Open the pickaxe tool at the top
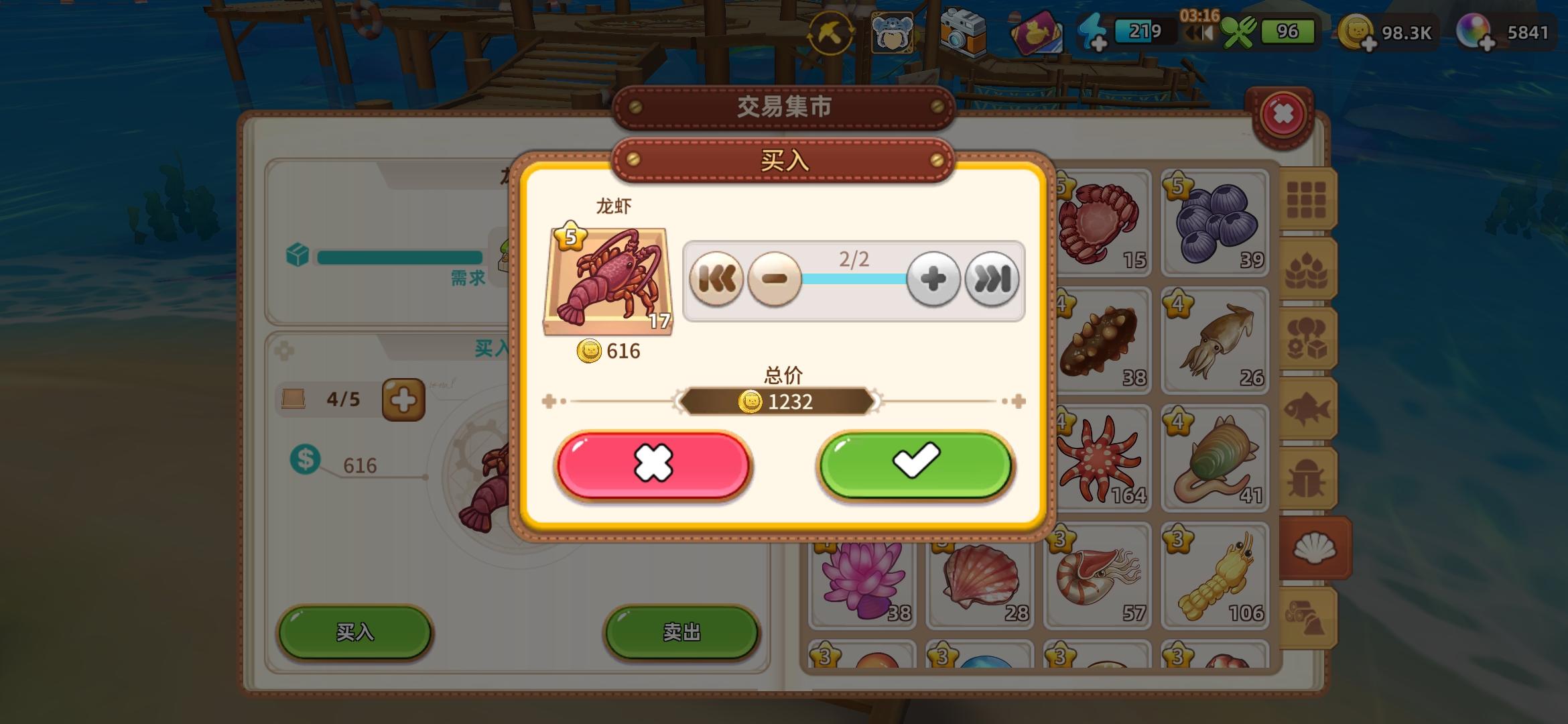 (831, 32)
